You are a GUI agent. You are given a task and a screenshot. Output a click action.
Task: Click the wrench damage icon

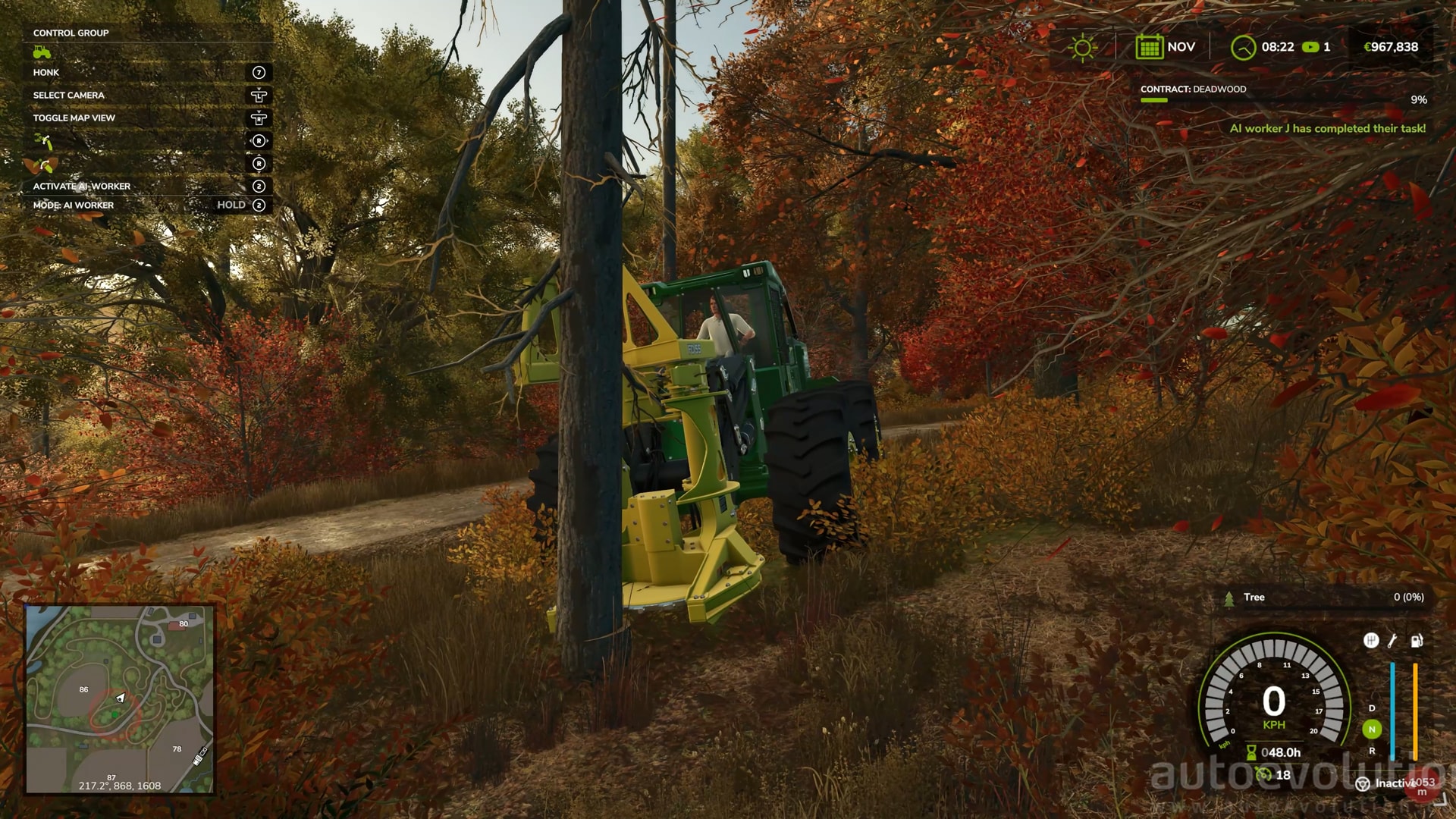point(1392,641)
